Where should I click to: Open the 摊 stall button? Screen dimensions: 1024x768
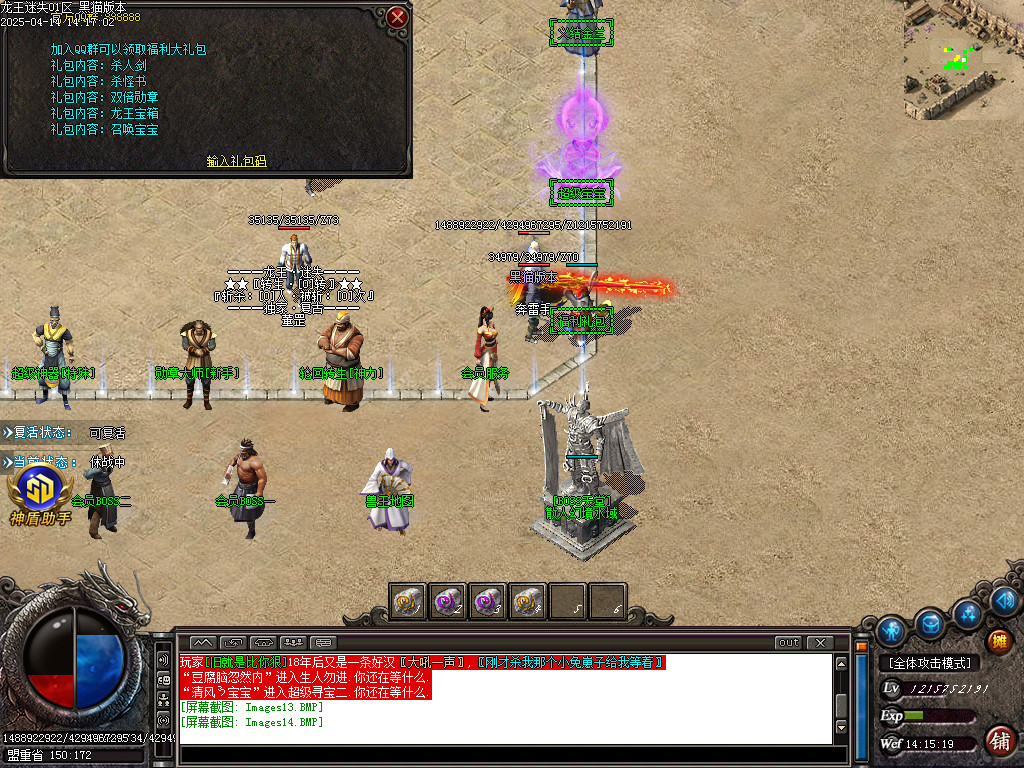[x=998, y=640]
